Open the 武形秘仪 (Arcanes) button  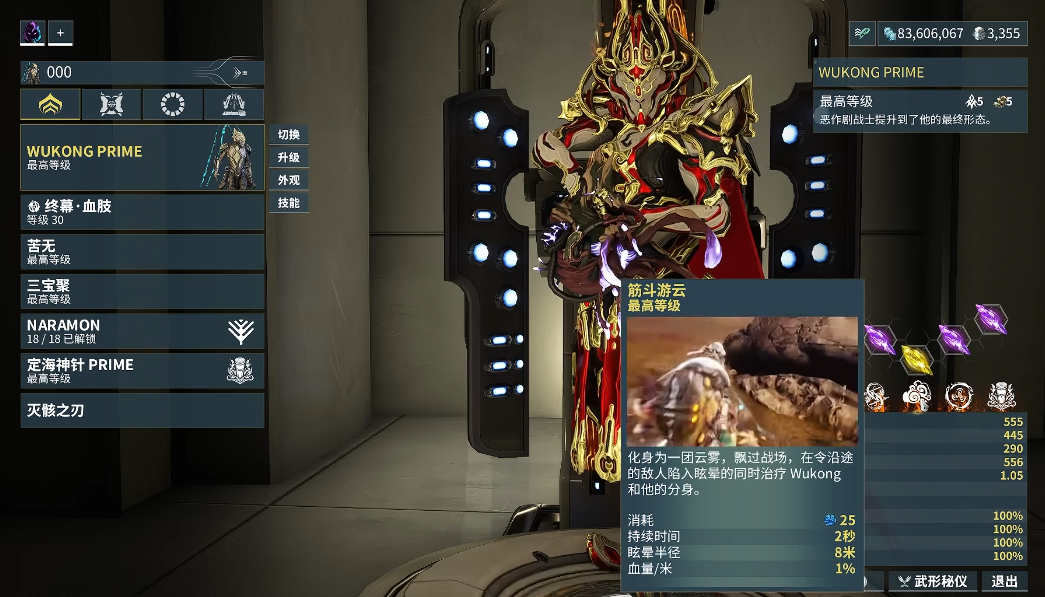(932, 581)
